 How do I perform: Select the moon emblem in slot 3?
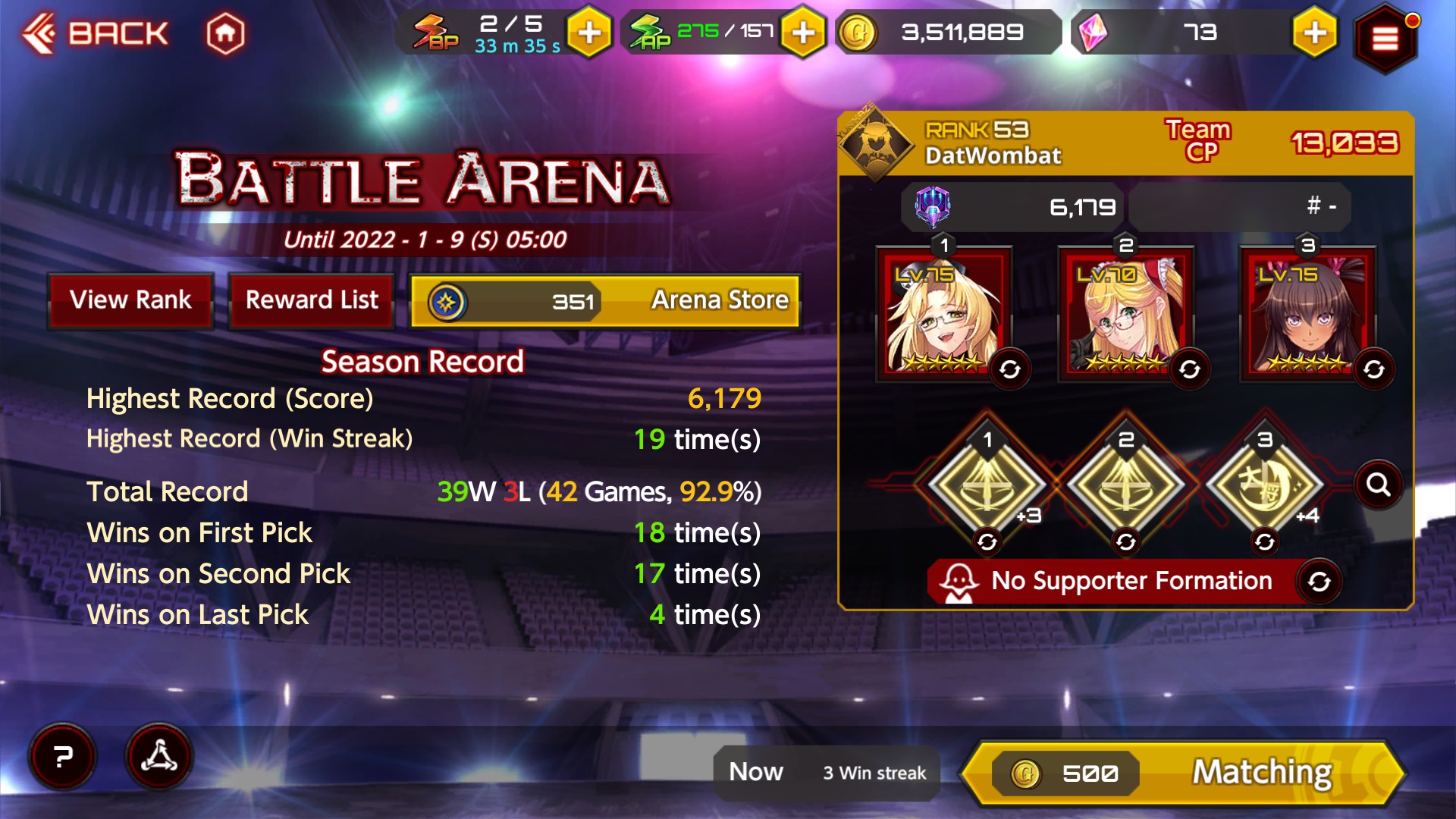[1264, 484]
